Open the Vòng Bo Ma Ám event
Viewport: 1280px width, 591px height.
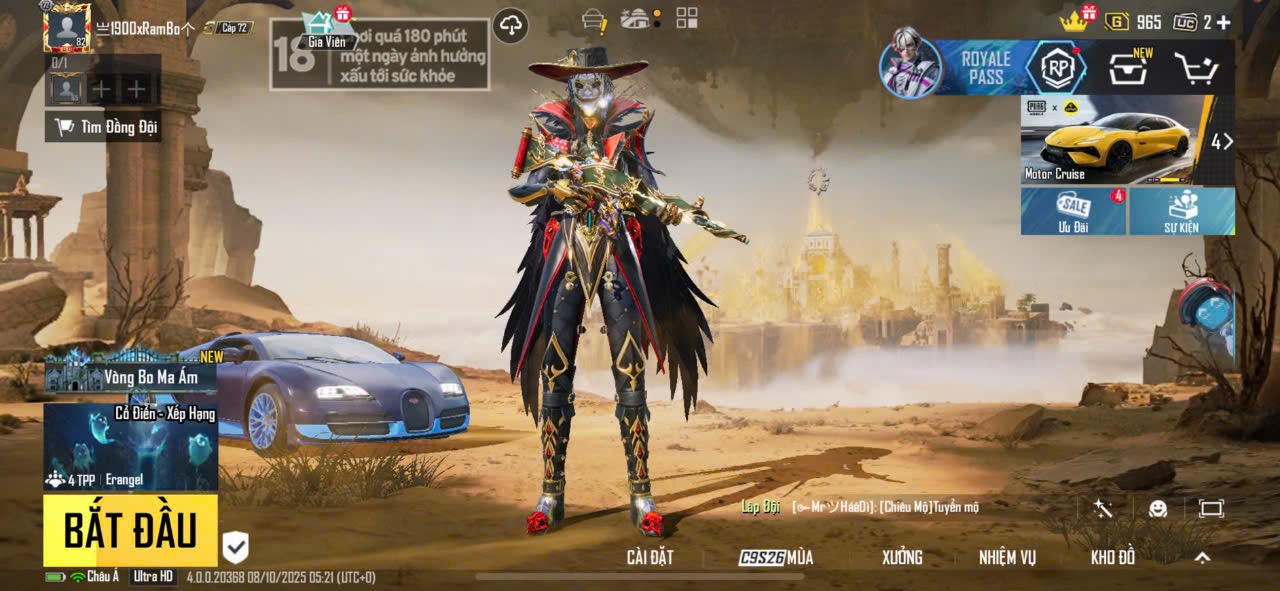pyautogui.click(x=130, y=376)
